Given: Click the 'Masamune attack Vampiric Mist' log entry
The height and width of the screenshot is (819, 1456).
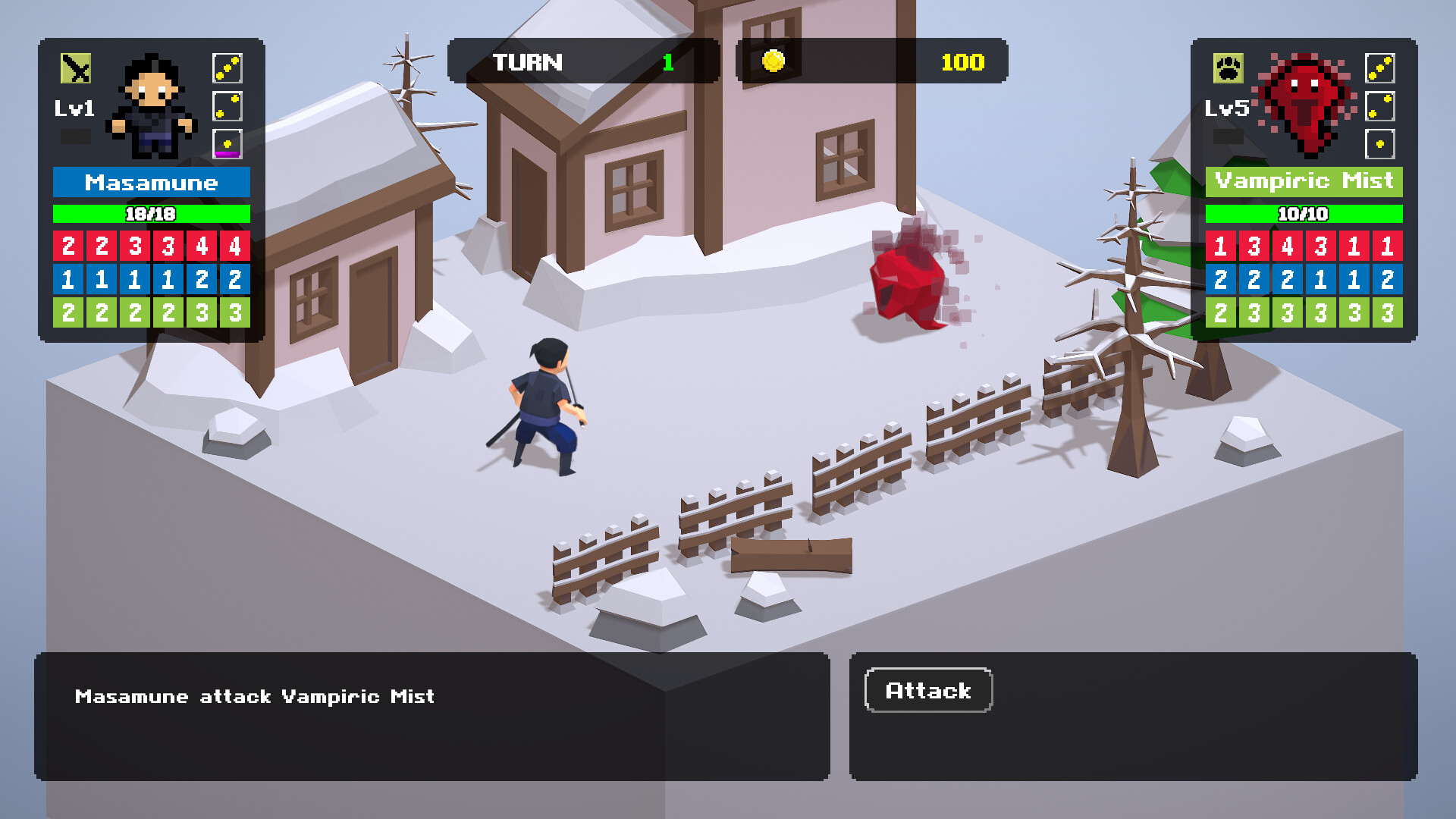Looking at the screenshot, I should coord(253,696).
